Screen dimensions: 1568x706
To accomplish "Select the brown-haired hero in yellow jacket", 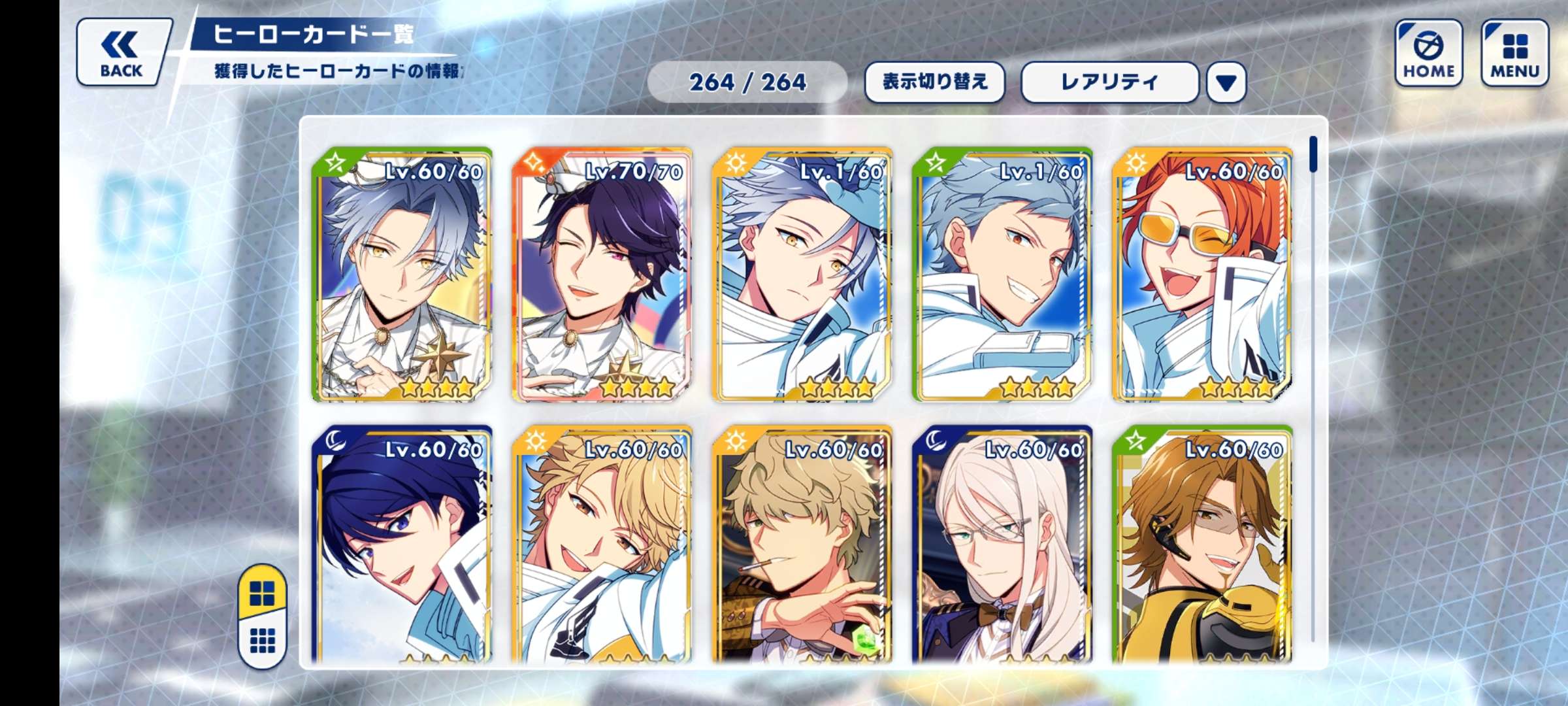I will click(x=1202, y=546).
